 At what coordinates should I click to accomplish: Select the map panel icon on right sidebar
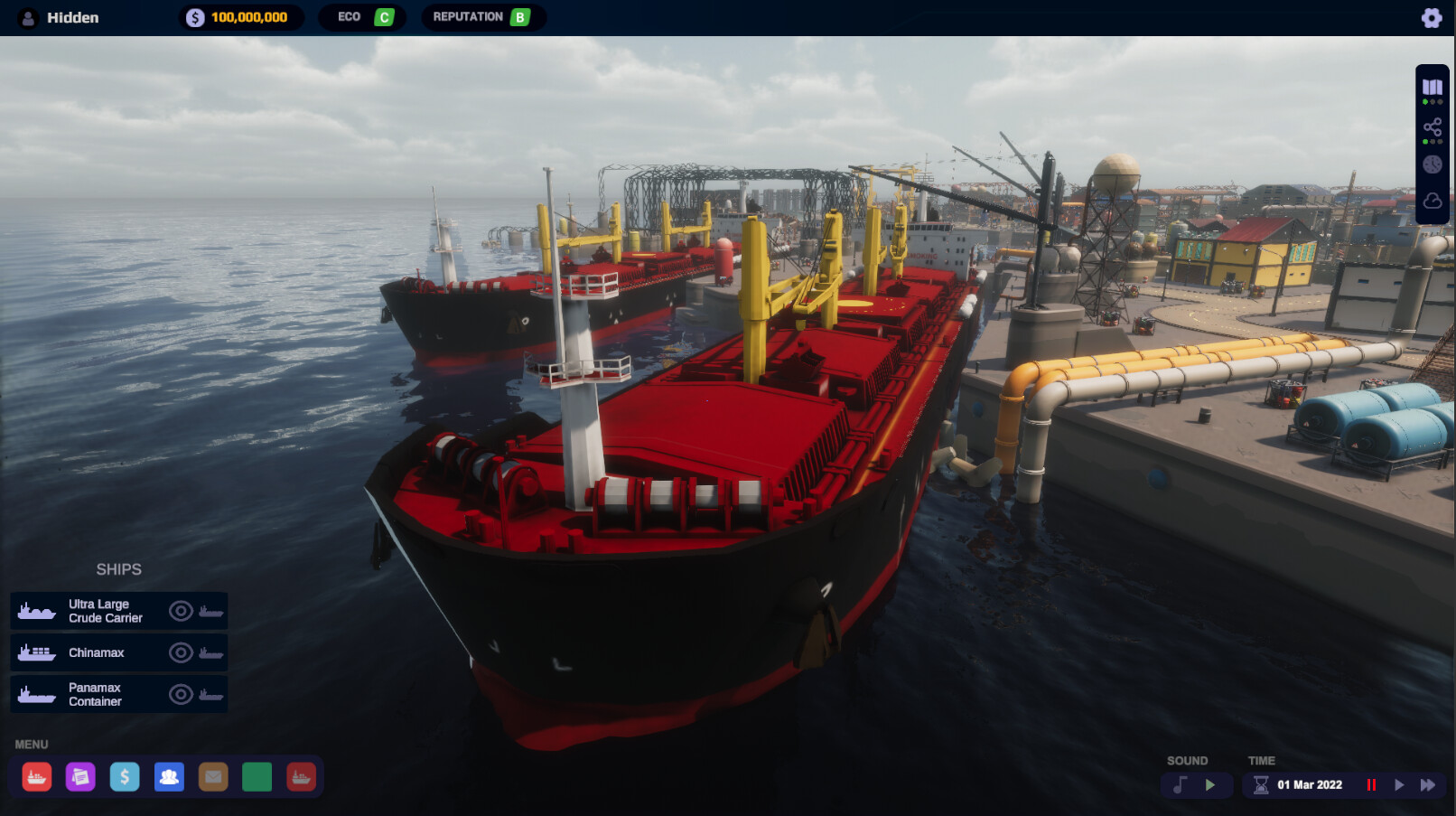tap(1432, 88)
